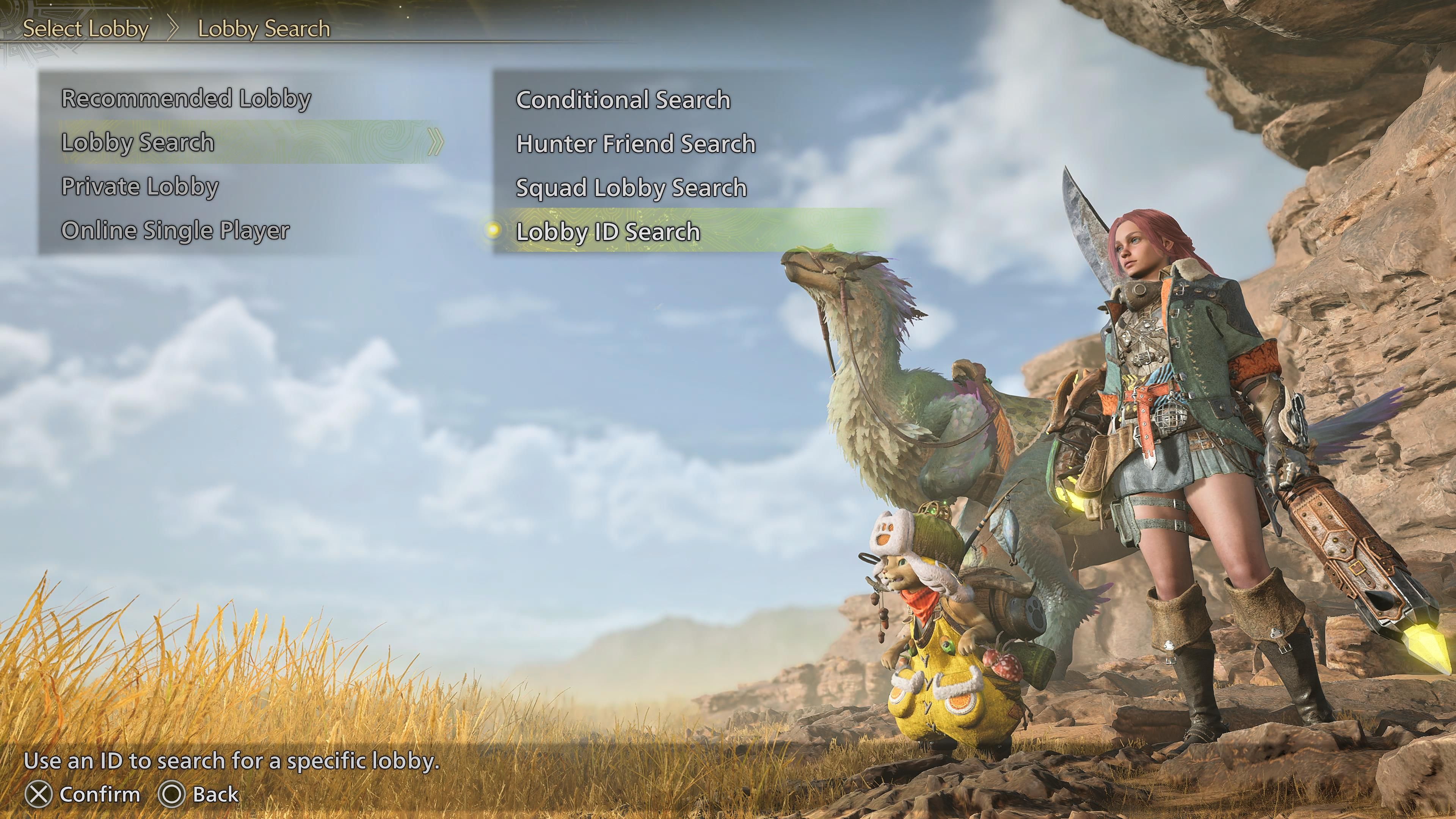Select Hunter Friend Search
Screen dimensions: 1456x819
point(635,144)
